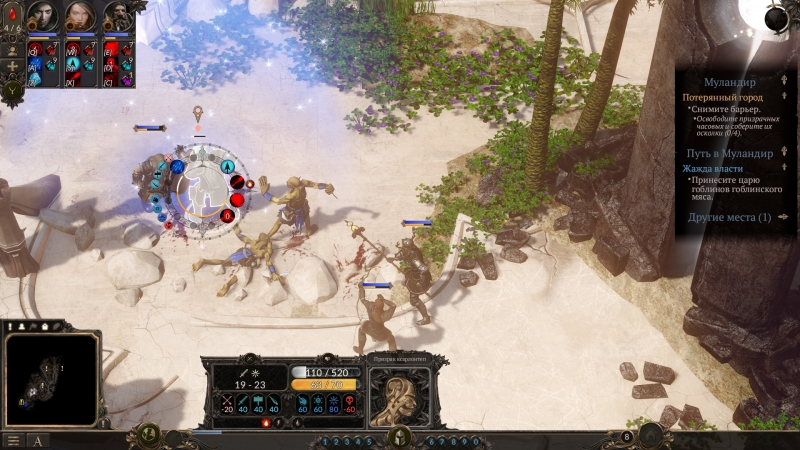Select the hooded hero portrait
The width and height of the screenshot is (800, 450).
click(43, 17)
